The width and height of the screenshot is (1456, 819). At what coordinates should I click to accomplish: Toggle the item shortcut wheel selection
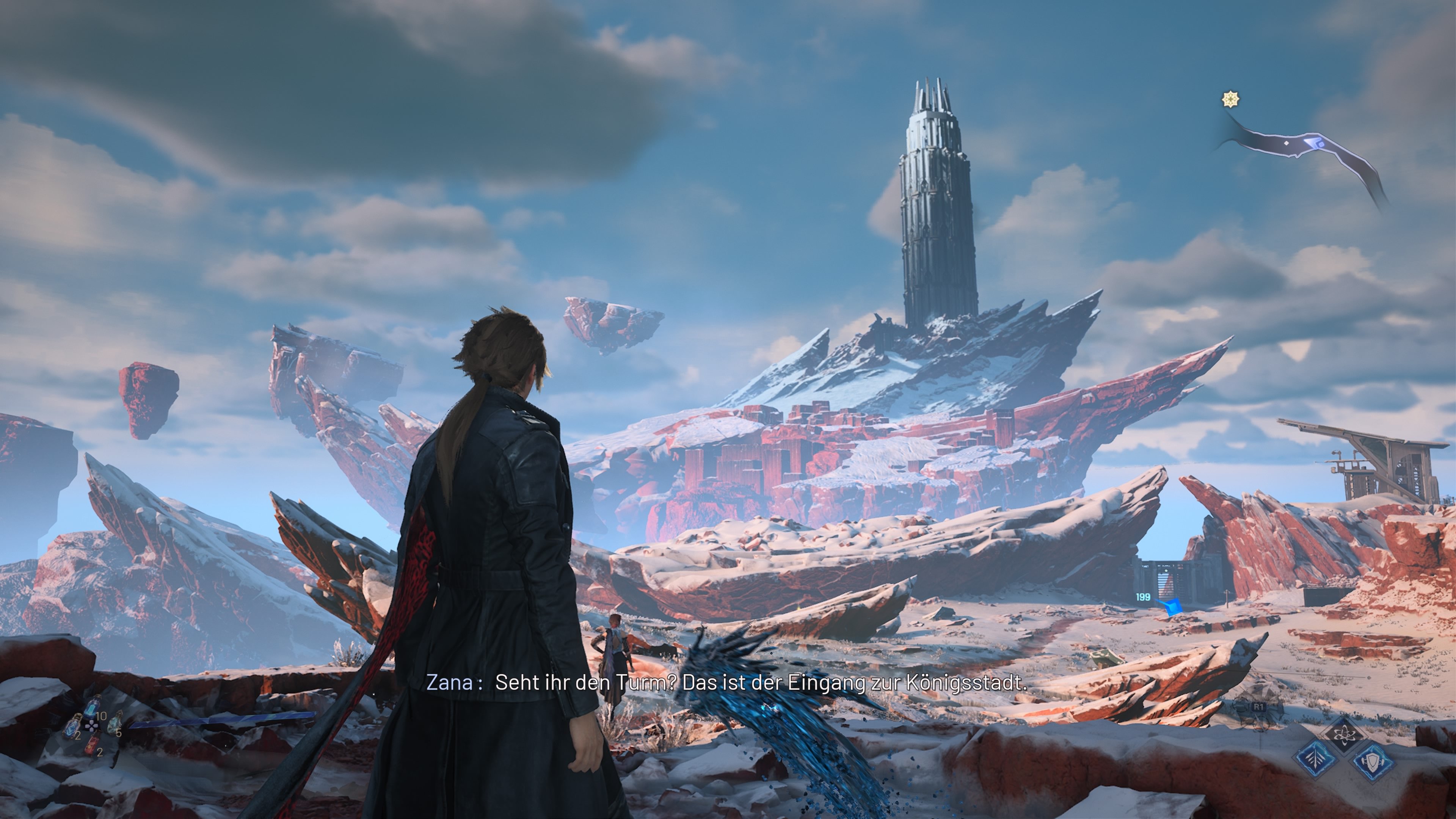91,727
